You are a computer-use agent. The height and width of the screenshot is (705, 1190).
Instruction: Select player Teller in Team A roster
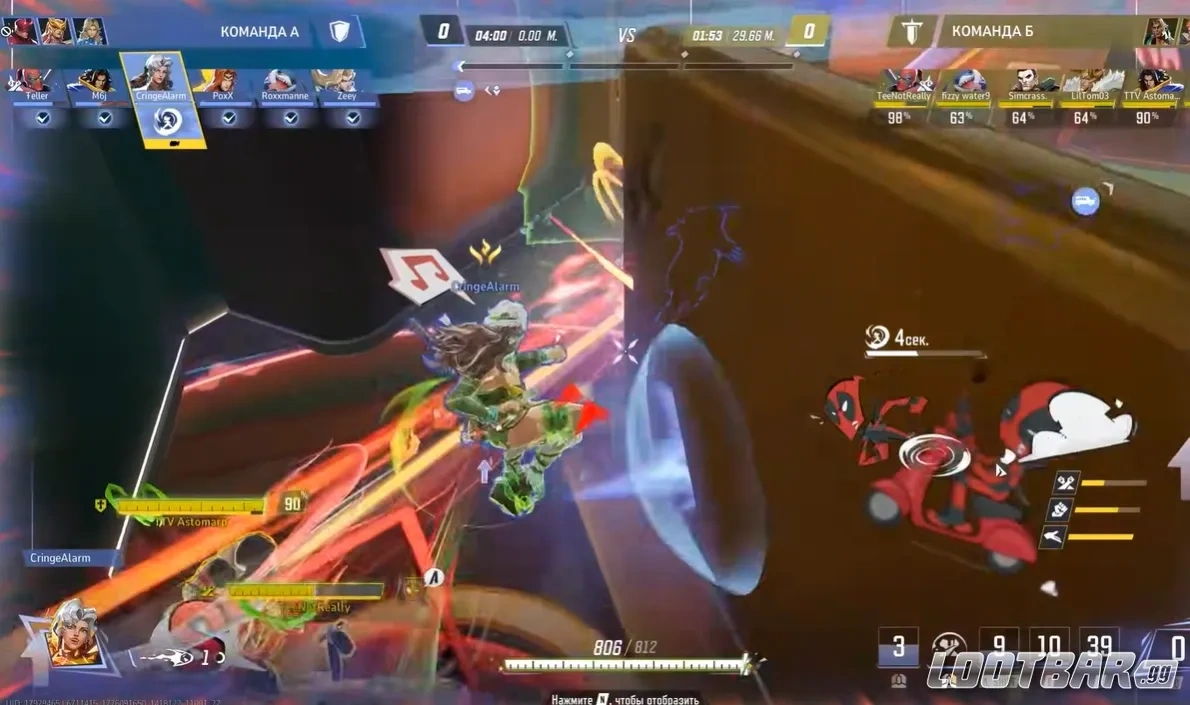click(x=37, y=84)
